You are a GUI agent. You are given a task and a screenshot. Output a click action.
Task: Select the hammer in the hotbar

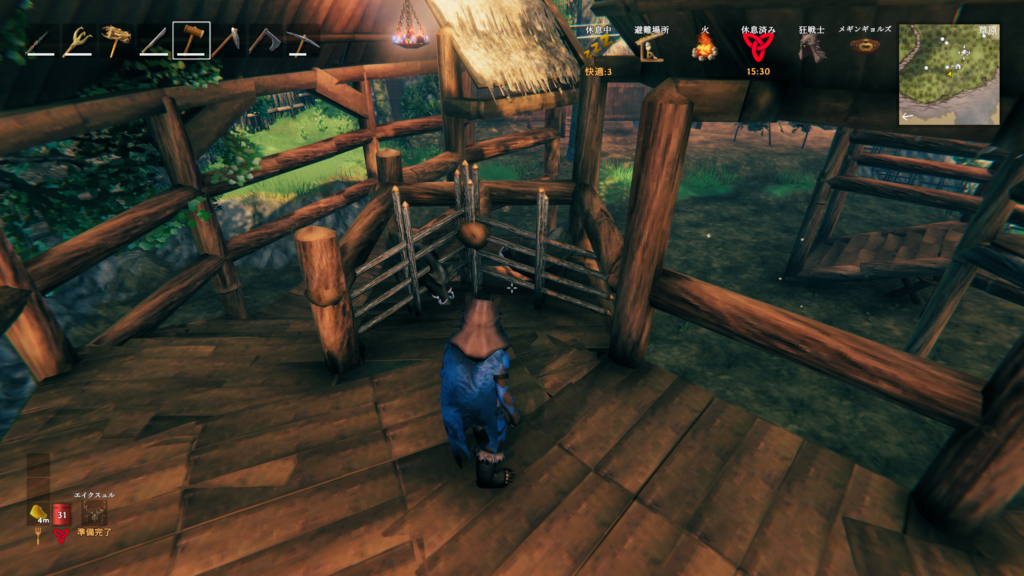[x=191, y=41]
